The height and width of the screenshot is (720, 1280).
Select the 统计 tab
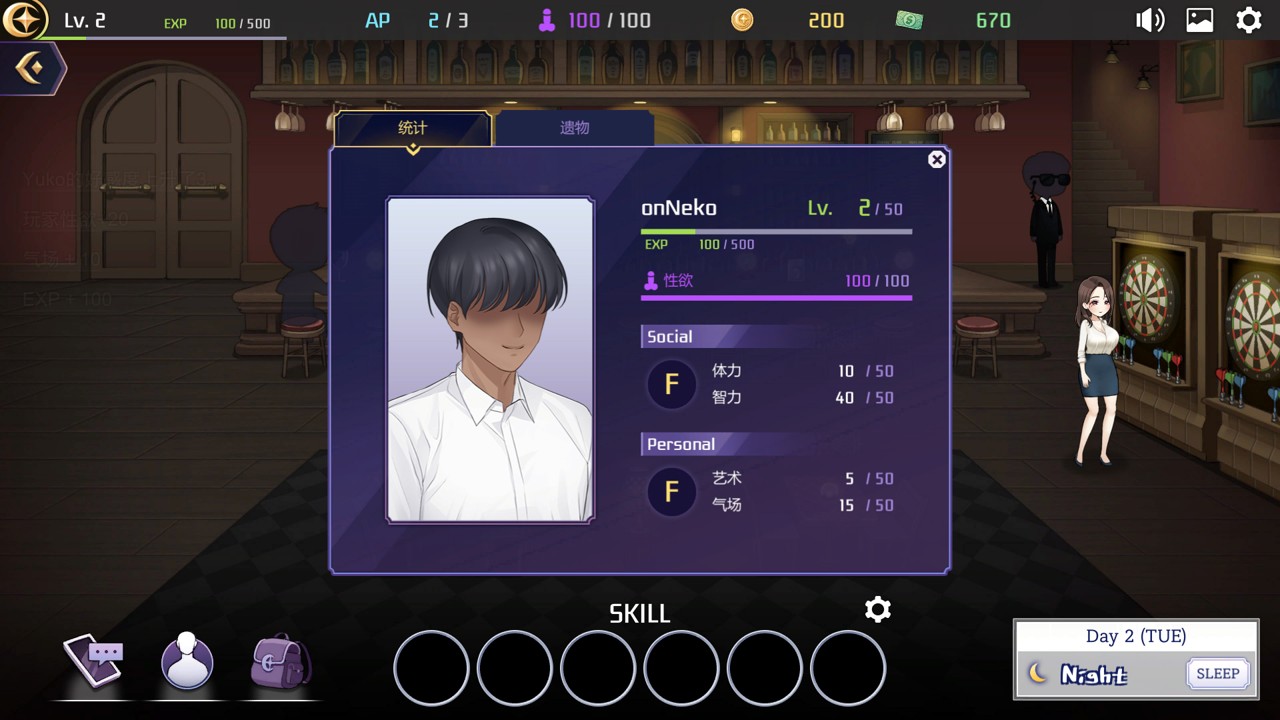coord(412,128)
